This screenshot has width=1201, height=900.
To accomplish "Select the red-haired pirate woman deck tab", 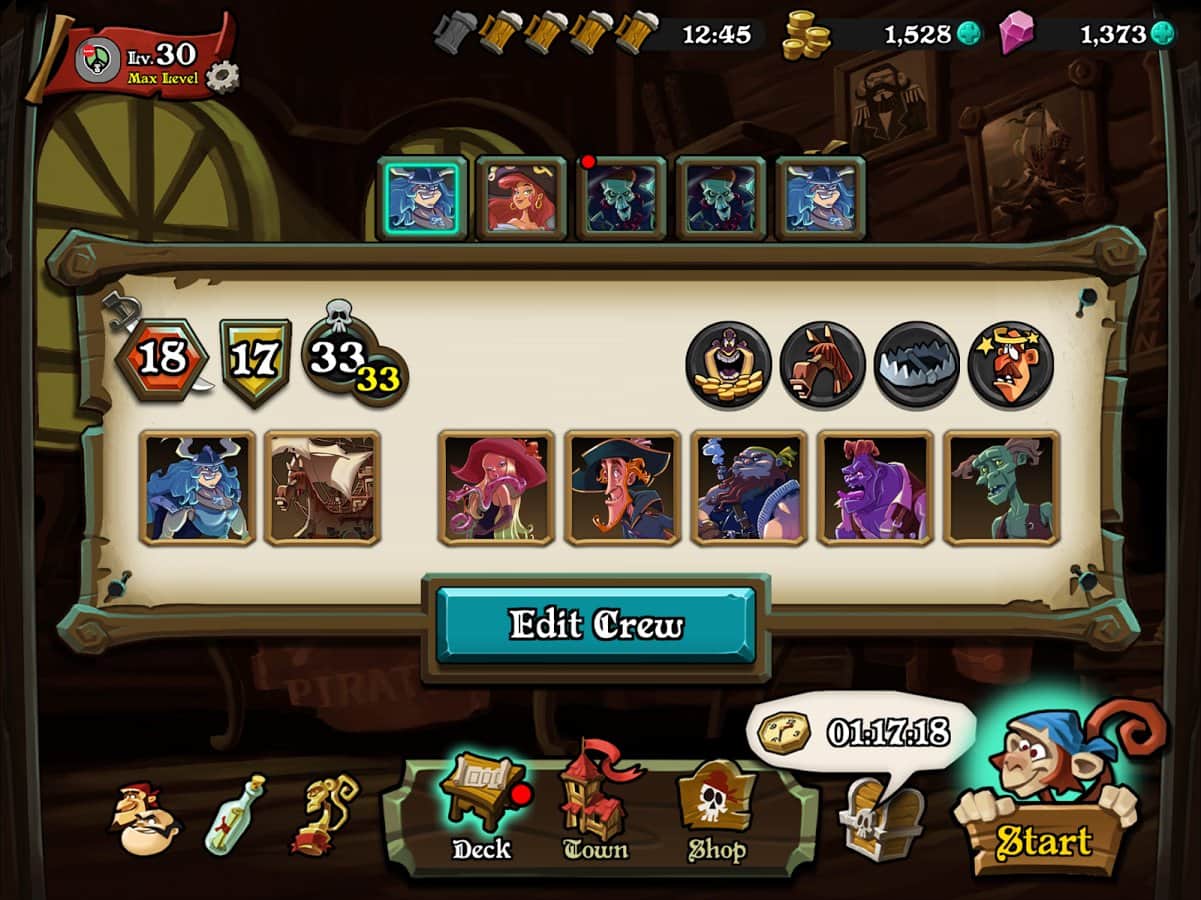I will [521, 198].
